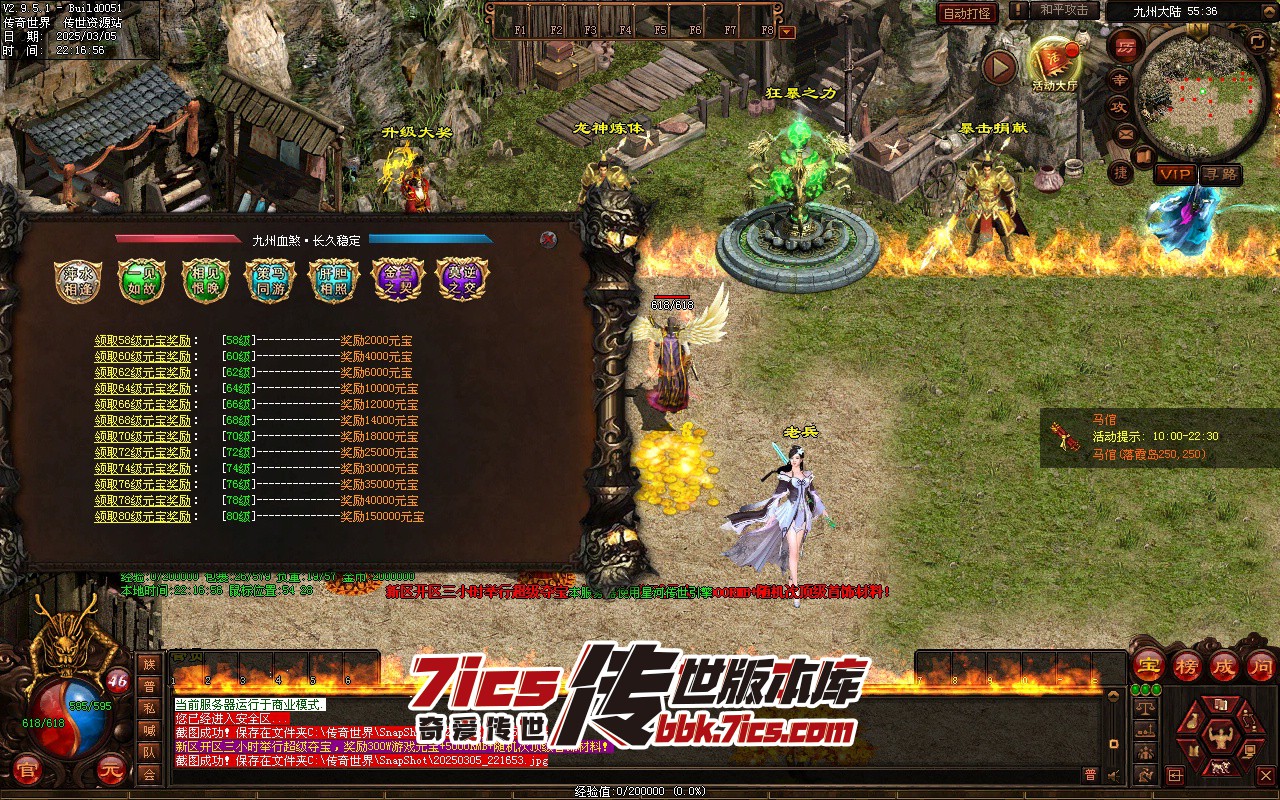Open the 活动大厅 event hall icon

pyautogui.click(x=1054, y=62)
